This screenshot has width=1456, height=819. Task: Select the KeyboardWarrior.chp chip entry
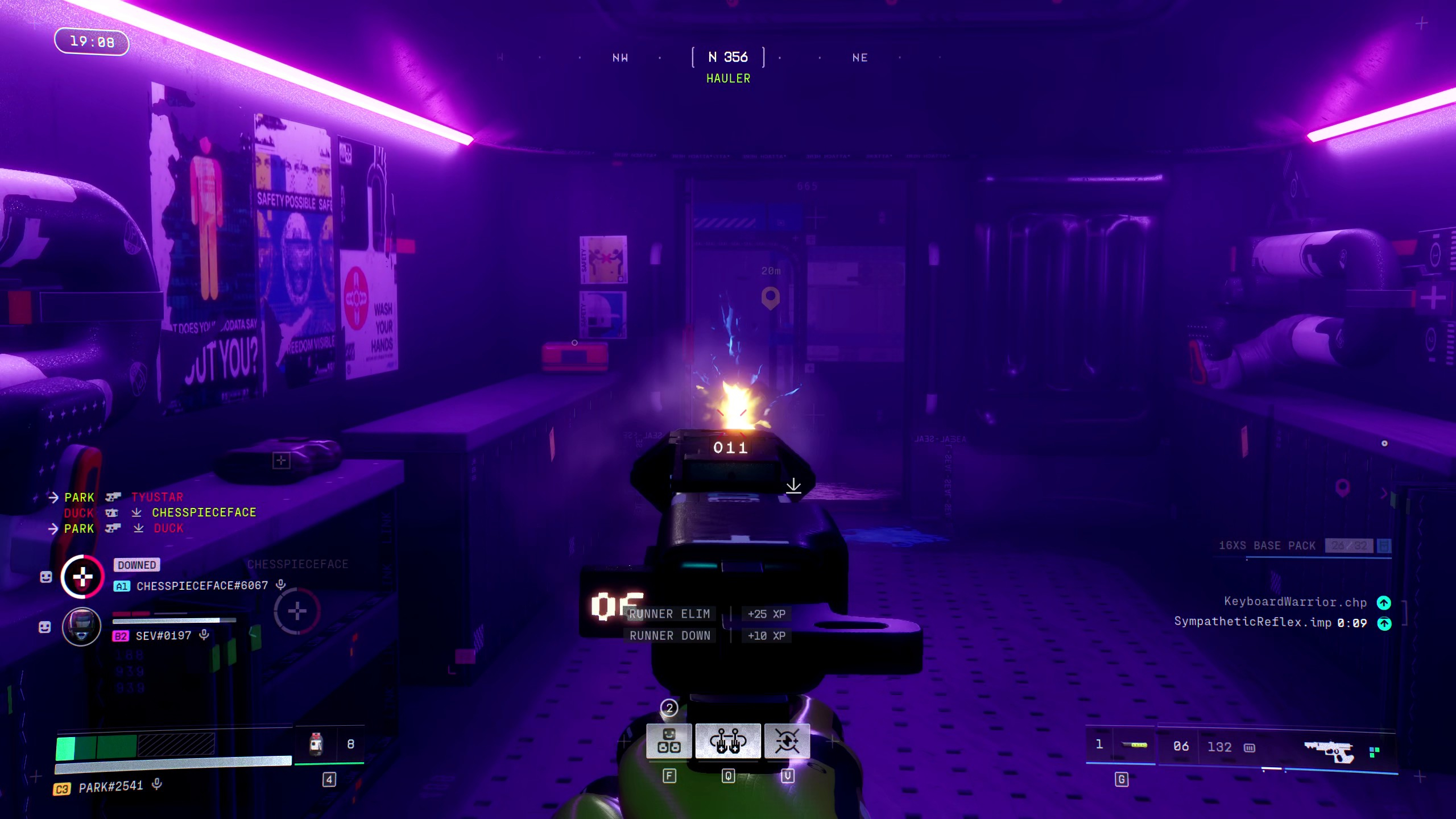pyautogui.click(x=1295, y=602)
